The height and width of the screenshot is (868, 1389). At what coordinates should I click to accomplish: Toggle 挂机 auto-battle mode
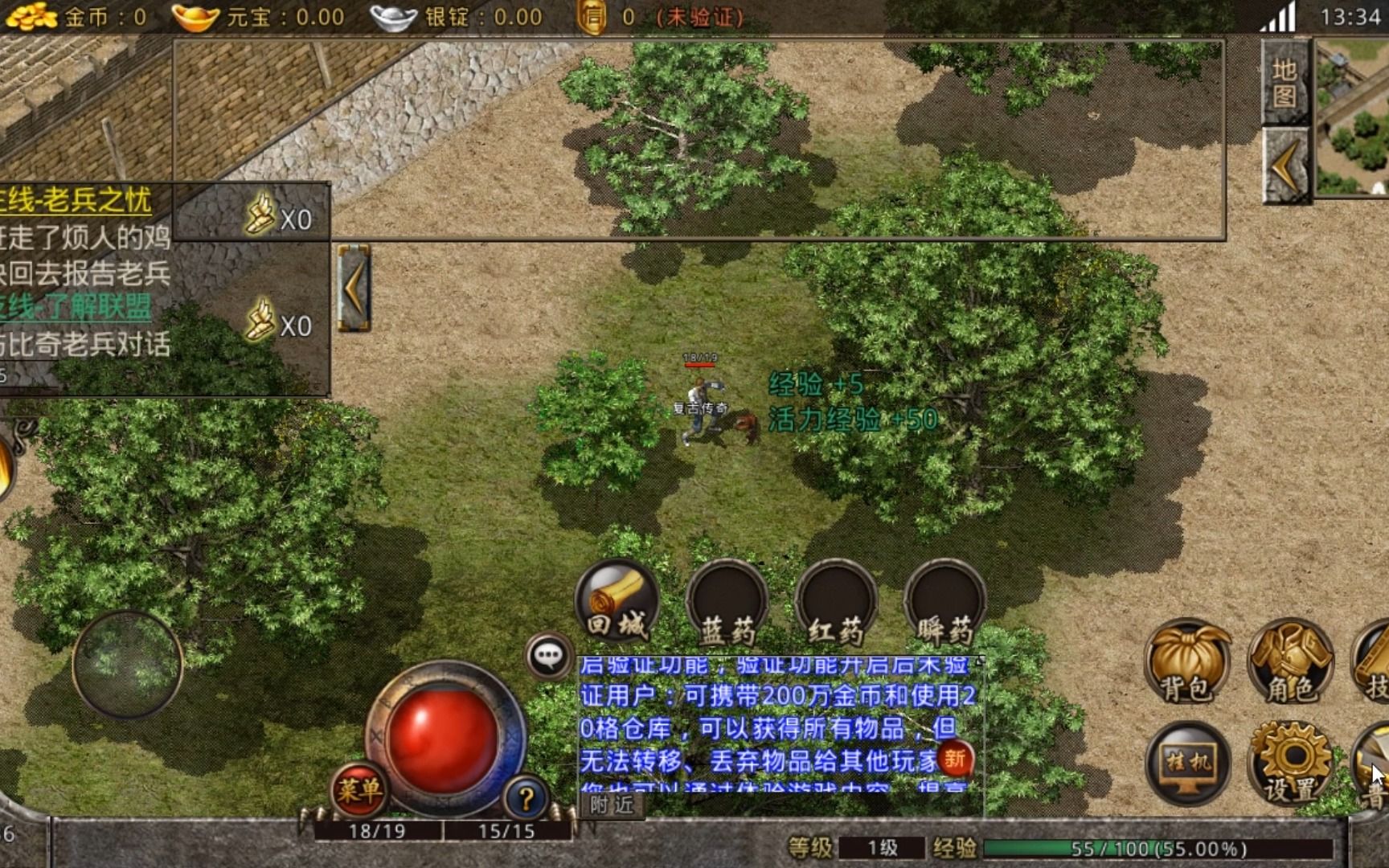tap(1188, 764)
